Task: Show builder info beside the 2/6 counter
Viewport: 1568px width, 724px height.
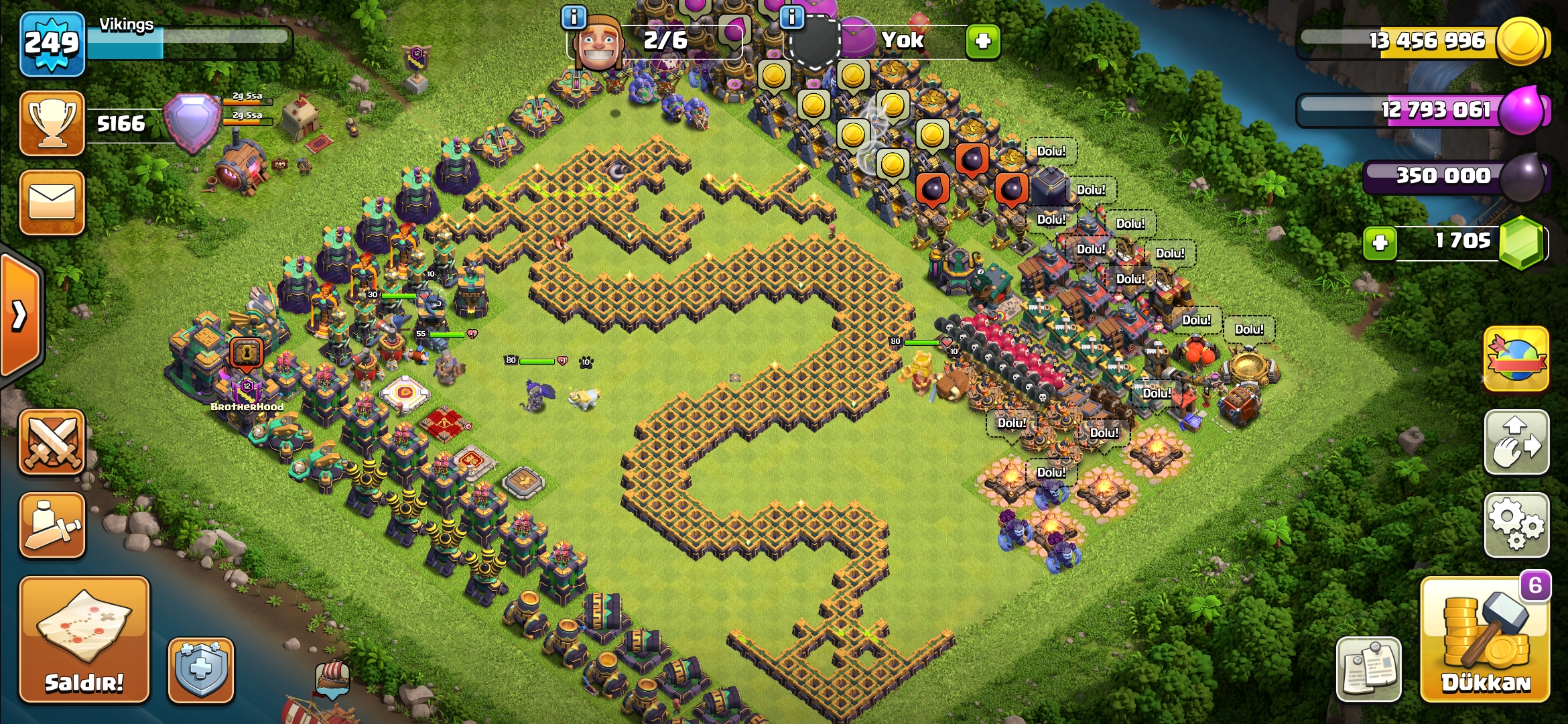Action: click(x=574, y=17)
